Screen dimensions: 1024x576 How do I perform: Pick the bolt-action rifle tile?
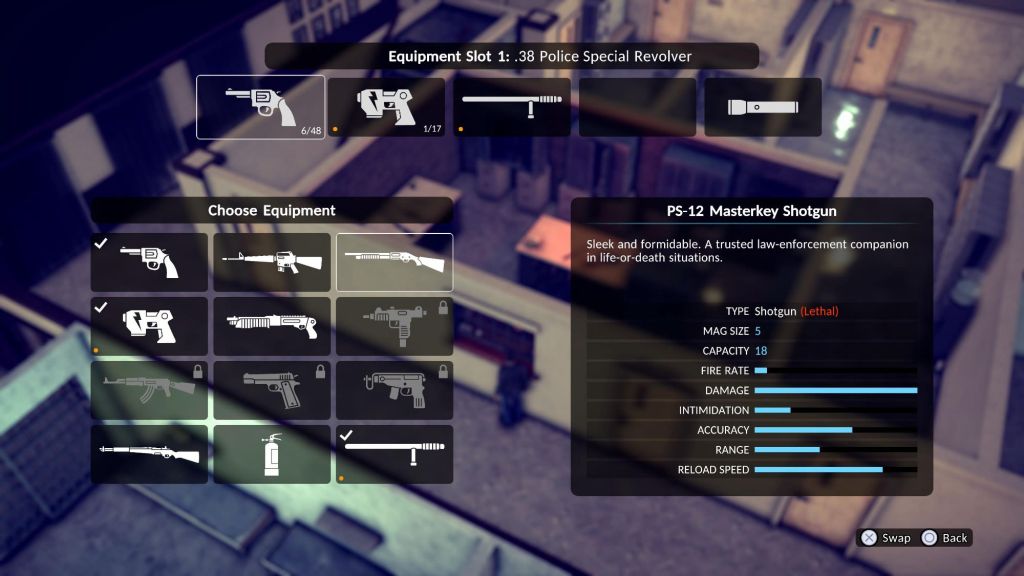tap(149, 454)
